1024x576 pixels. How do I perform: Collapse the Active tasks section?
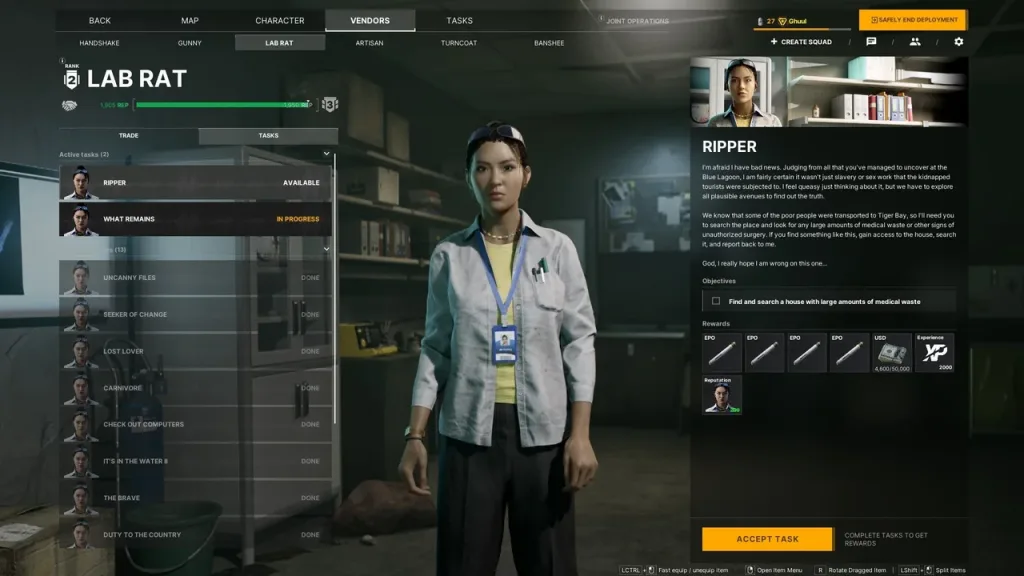(326, 154)
